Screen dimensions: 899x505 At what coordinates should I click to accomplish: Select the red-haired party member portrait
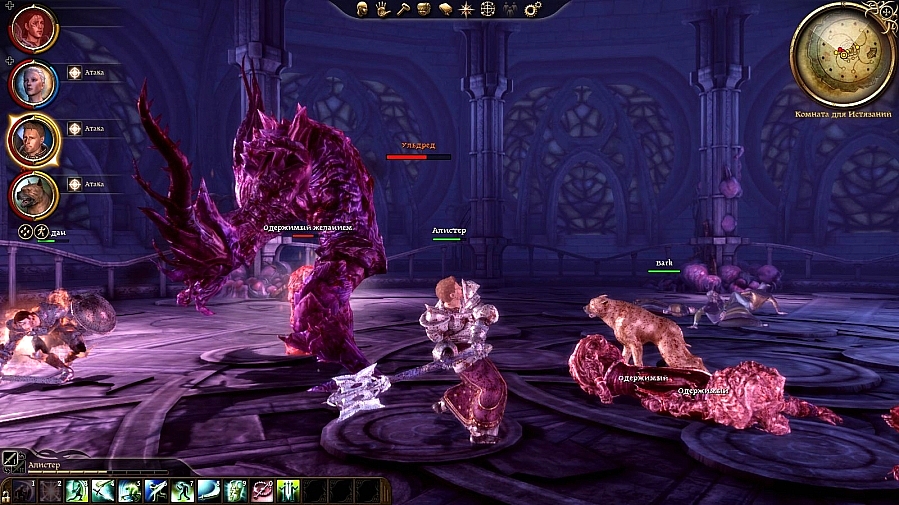34,28
